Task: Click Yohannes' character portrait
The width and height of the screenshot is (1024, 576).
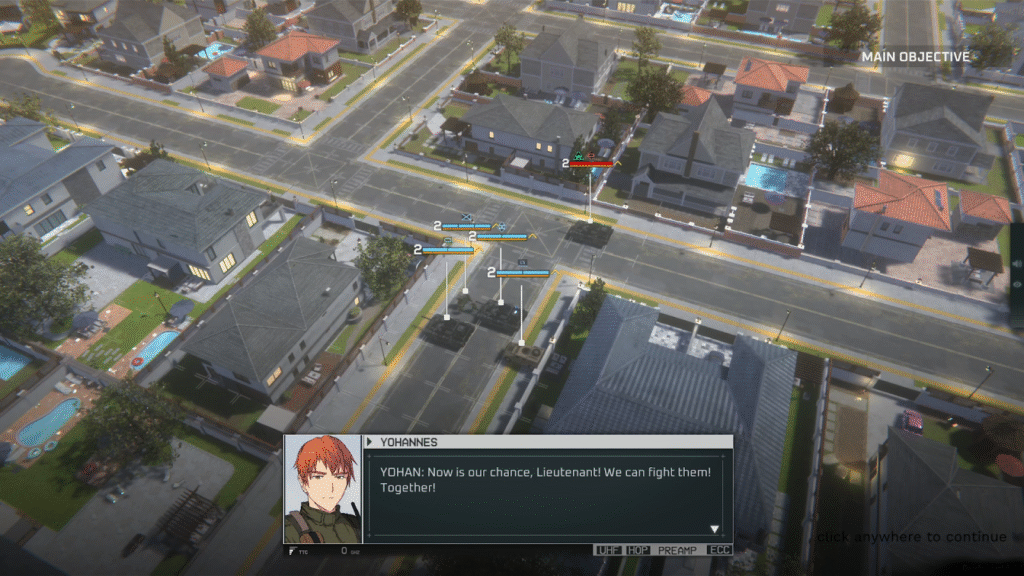Action: pos(324,489)
